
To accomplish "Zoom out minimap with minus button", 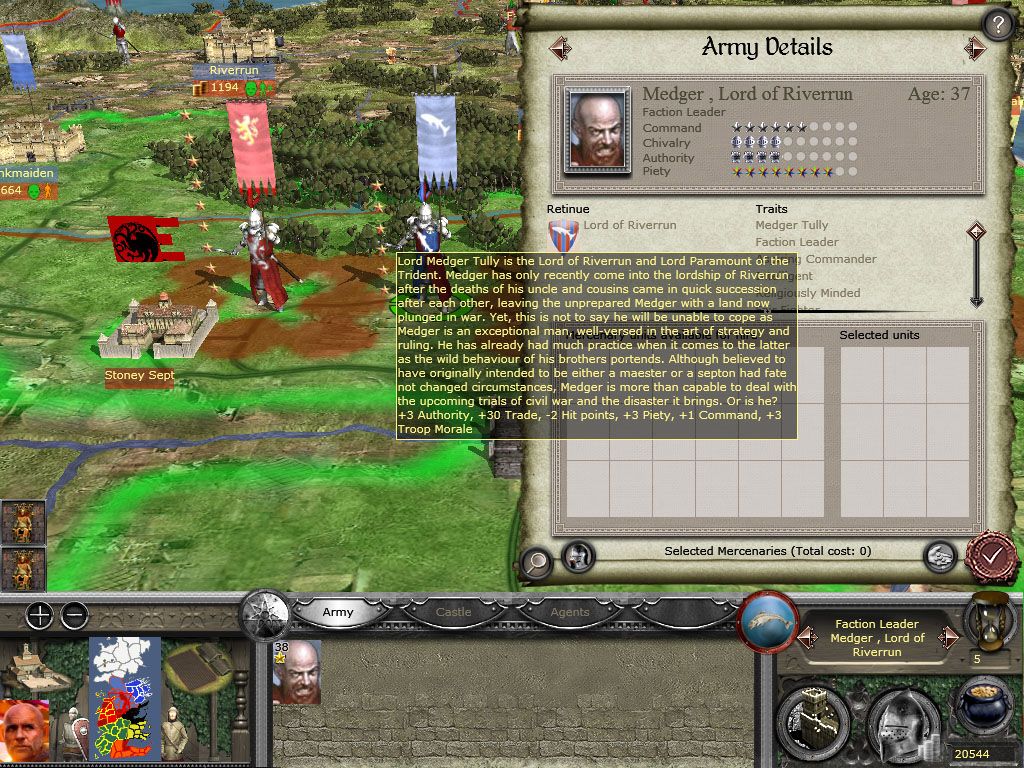I will coord(74,615).
